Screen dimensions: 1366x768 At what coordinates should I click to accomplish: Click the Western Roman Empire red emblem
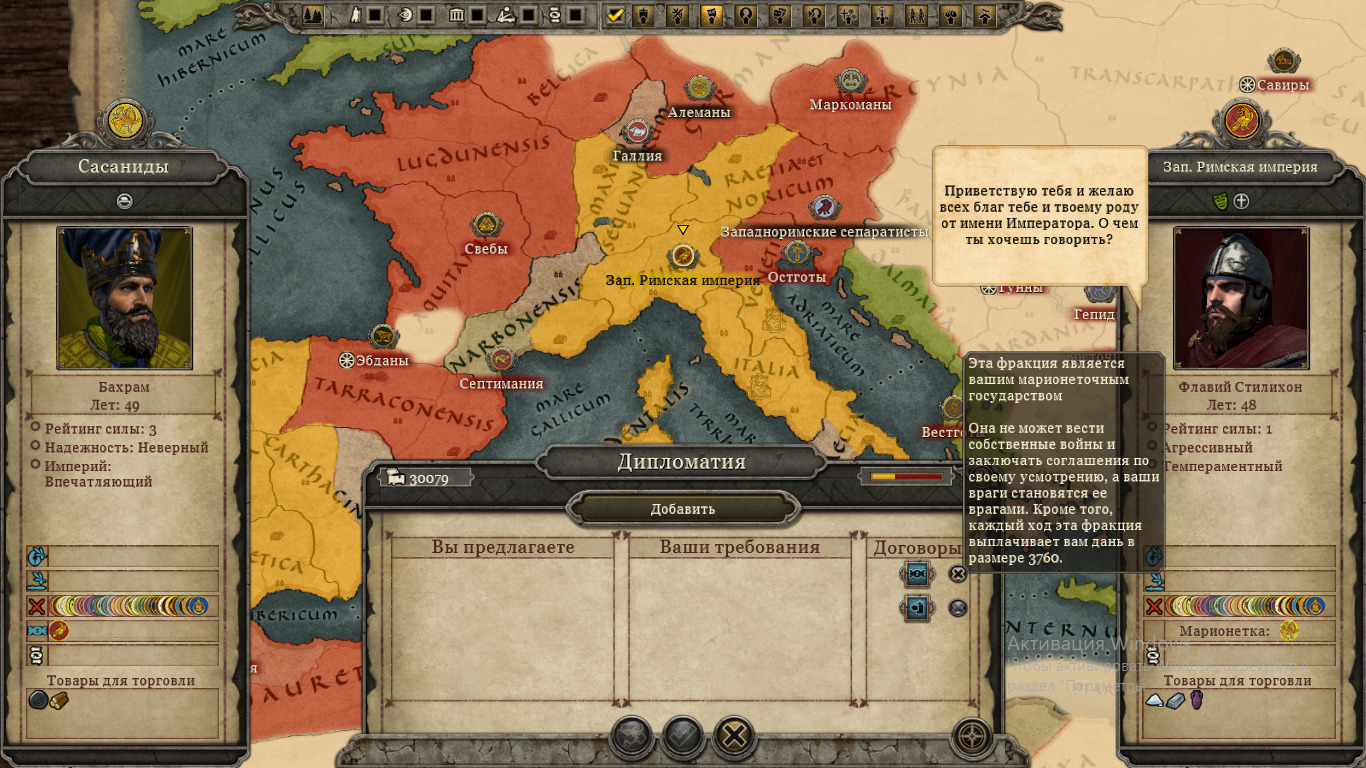[x=1241, y=121]
